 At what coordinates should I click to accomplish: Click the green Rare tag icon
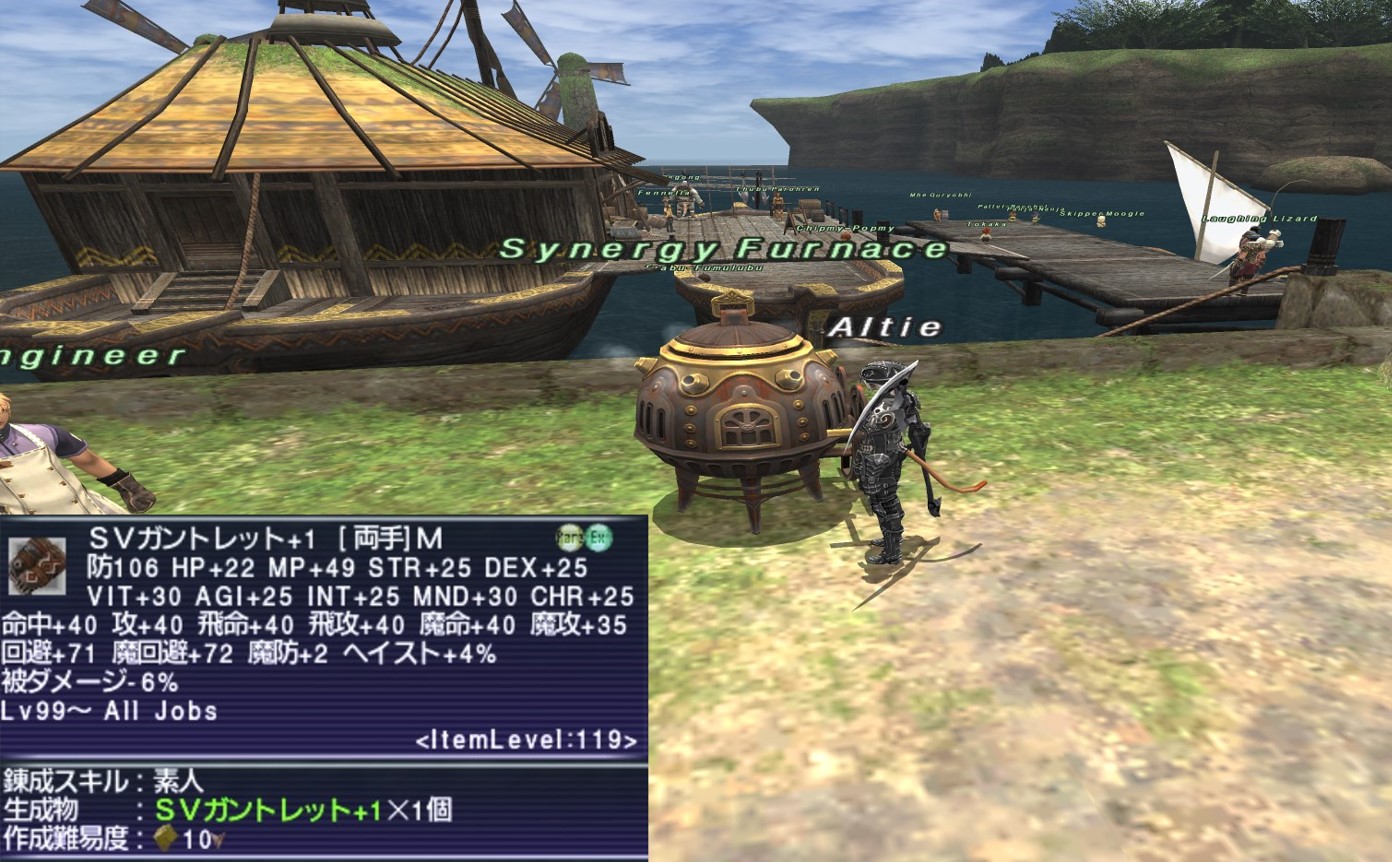pyautogui.click(x=570, y=537)
